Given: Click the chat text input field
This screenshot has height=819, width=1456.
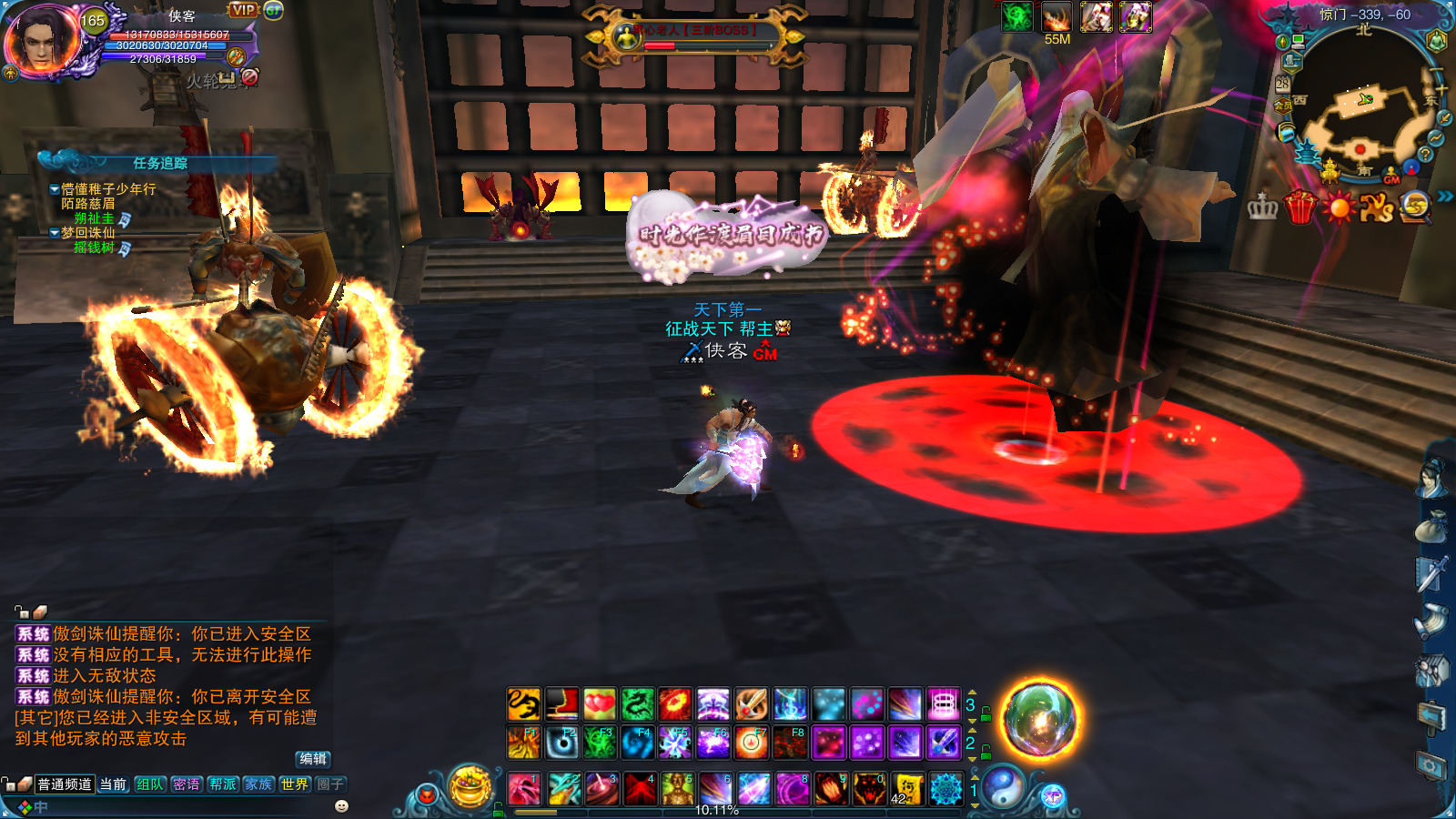Looking at the screenshot, I should coord(182,807).
